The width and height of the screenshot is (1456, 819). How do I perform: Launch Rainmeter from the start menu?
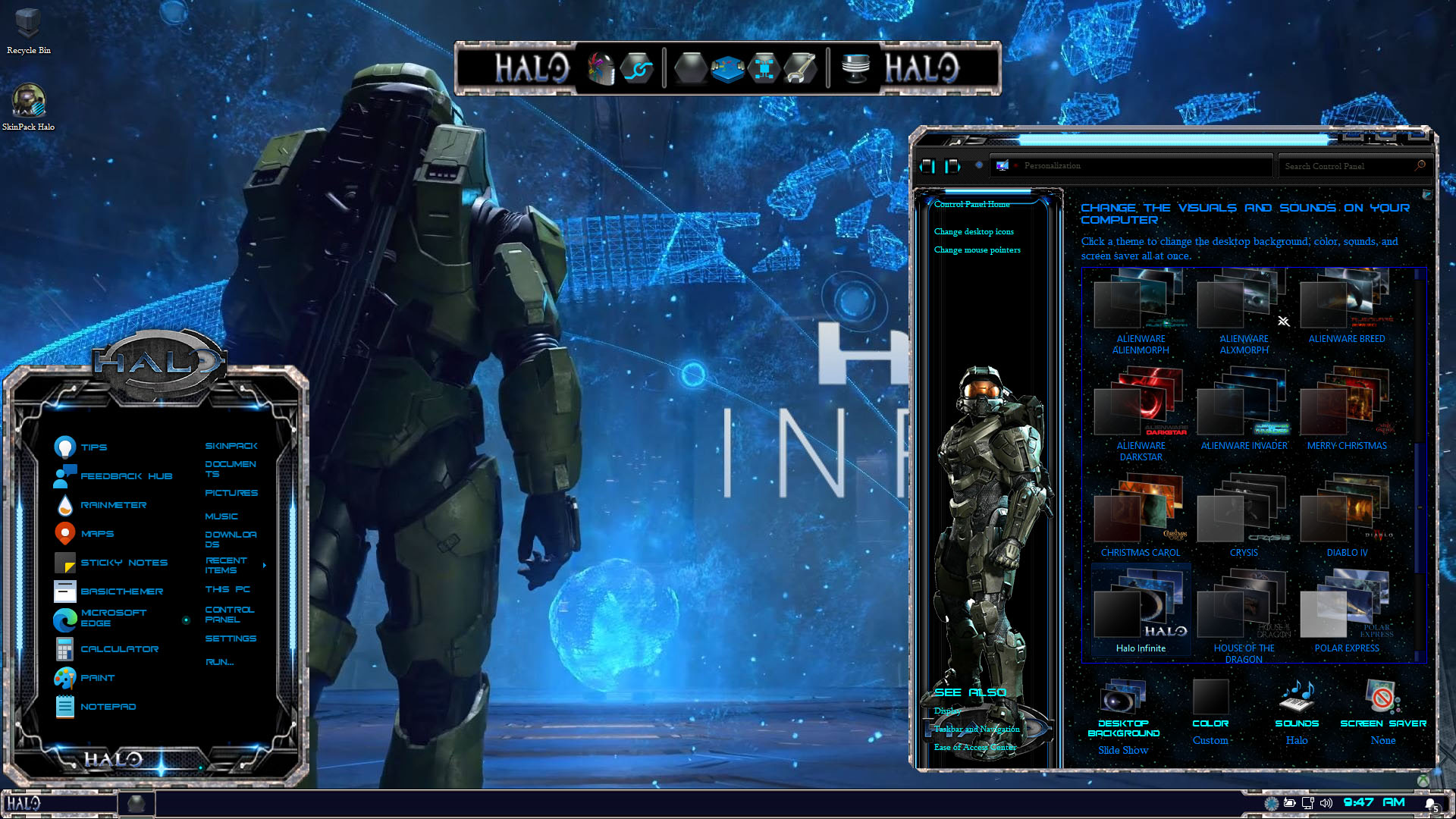click(x=113, y=505)
